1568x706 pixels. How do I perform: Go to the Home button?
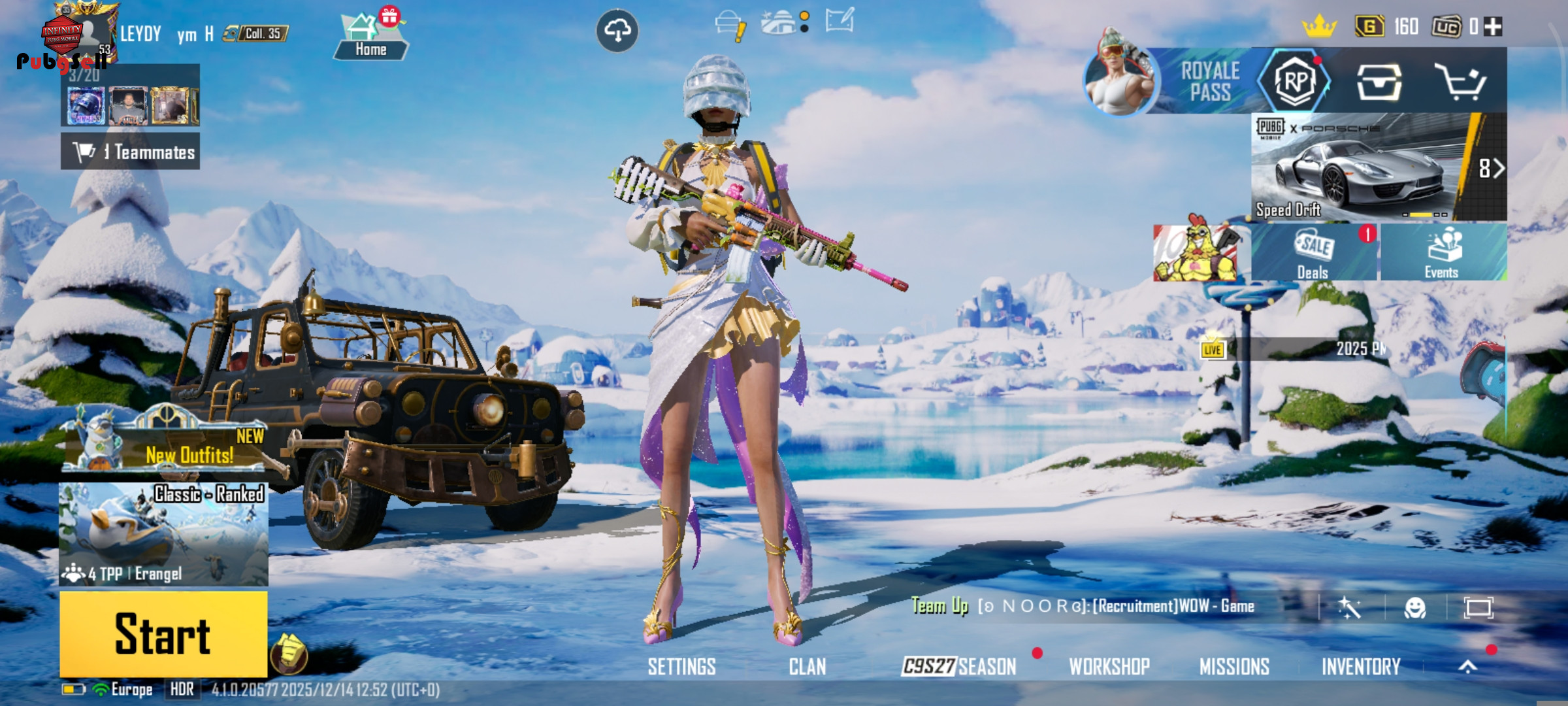pos(370,39)
